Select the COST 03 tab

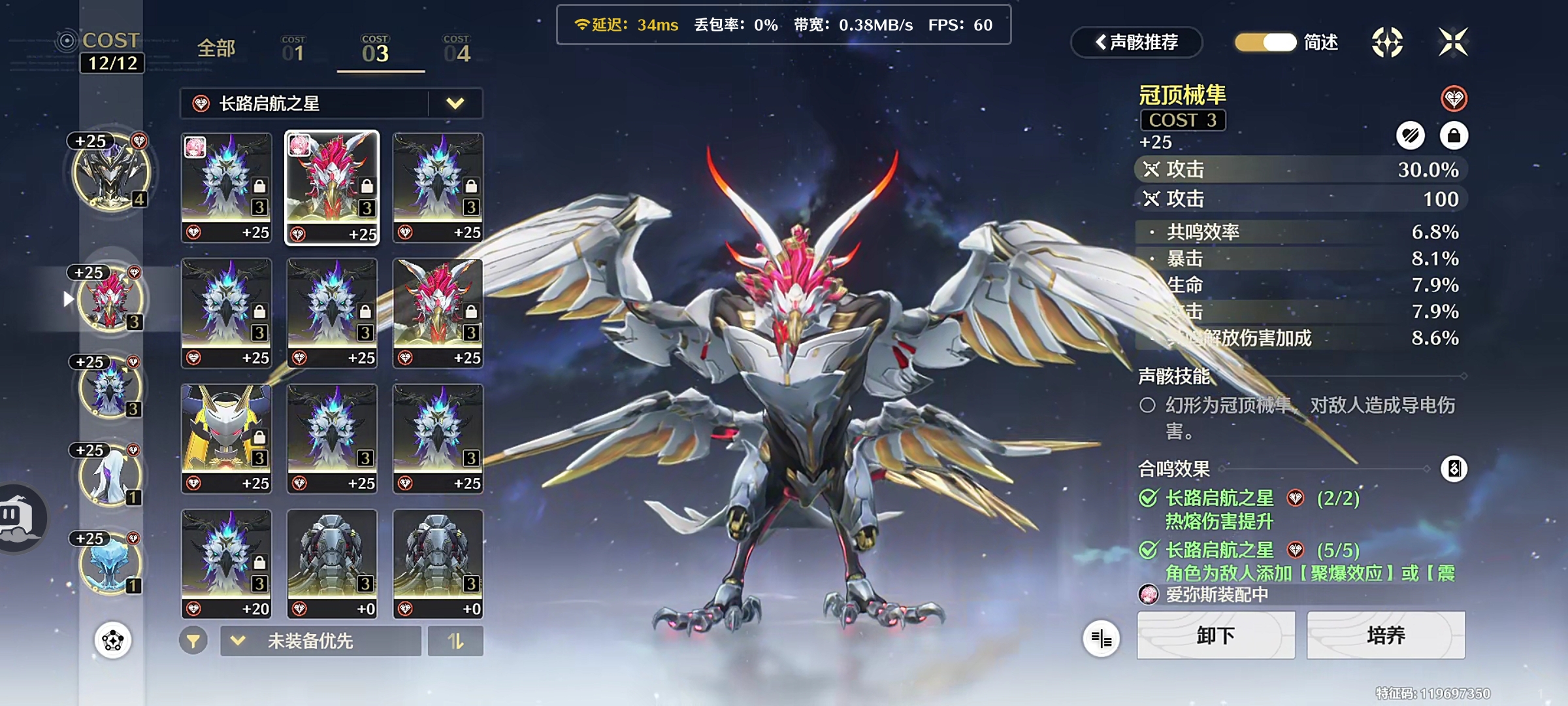(376, 49)
